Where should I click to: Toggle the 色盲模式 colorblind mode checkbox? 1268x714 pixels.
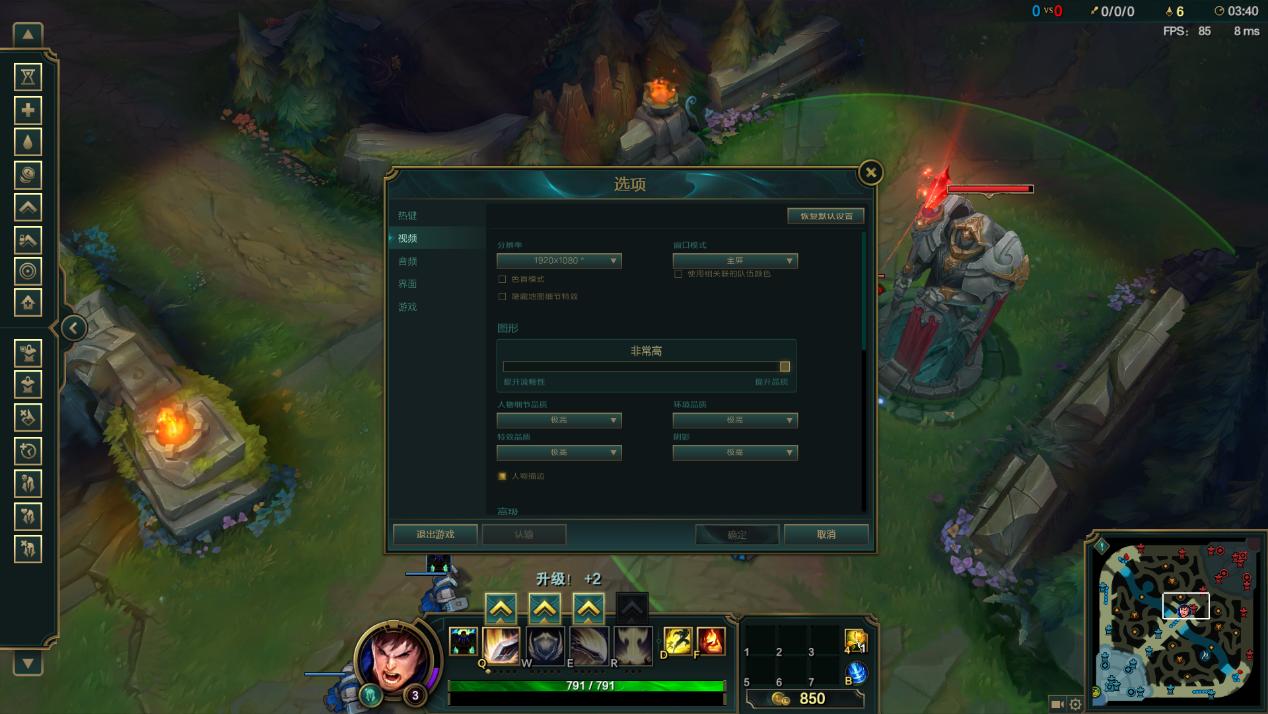coord(502,279)
